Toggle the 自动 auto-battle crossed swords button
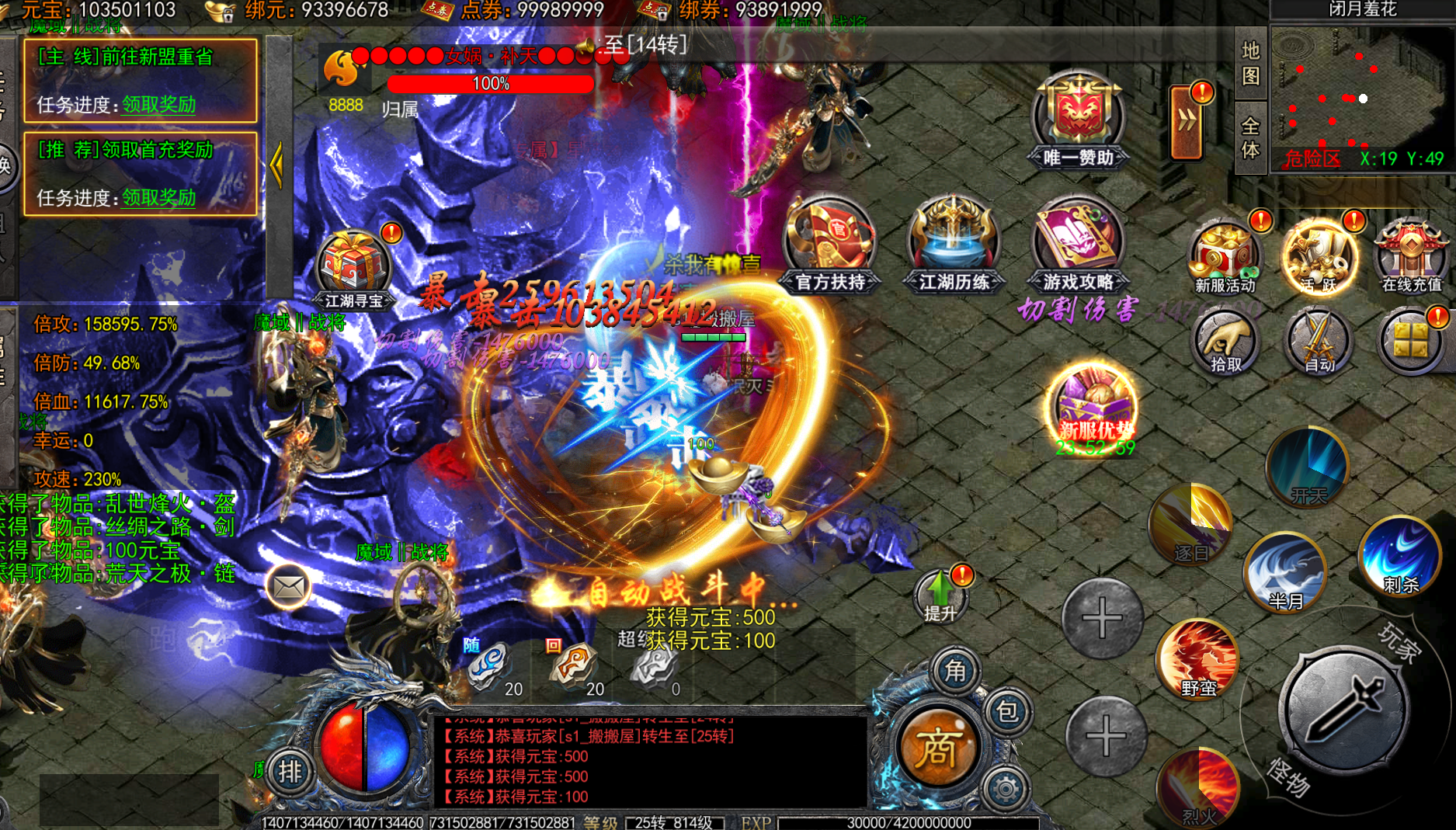The width and height of the screenshot is (1456, 830). (1318, 343)
